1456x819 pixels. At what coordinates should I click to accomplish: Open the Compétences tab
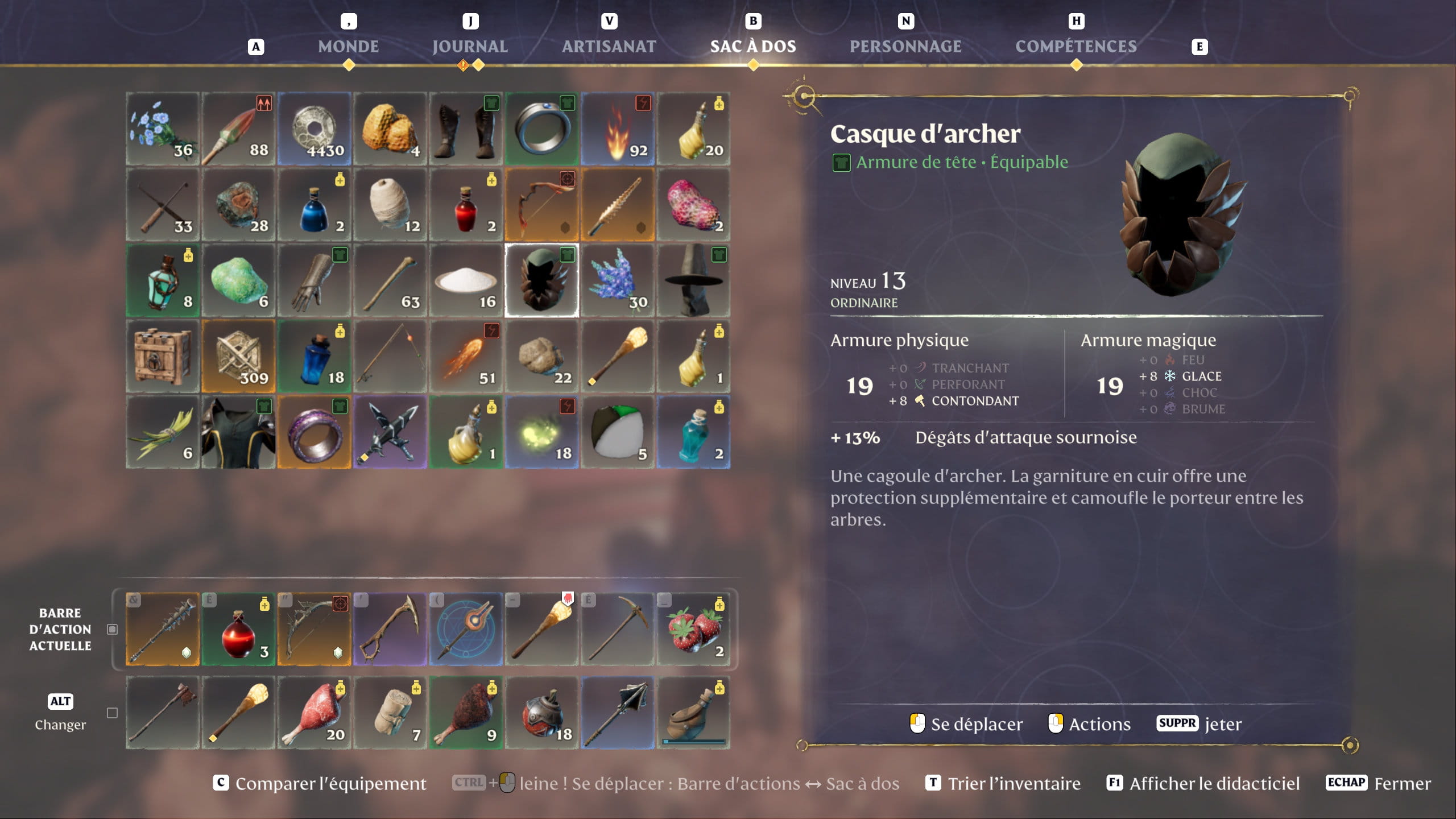tap(1076, 46)
